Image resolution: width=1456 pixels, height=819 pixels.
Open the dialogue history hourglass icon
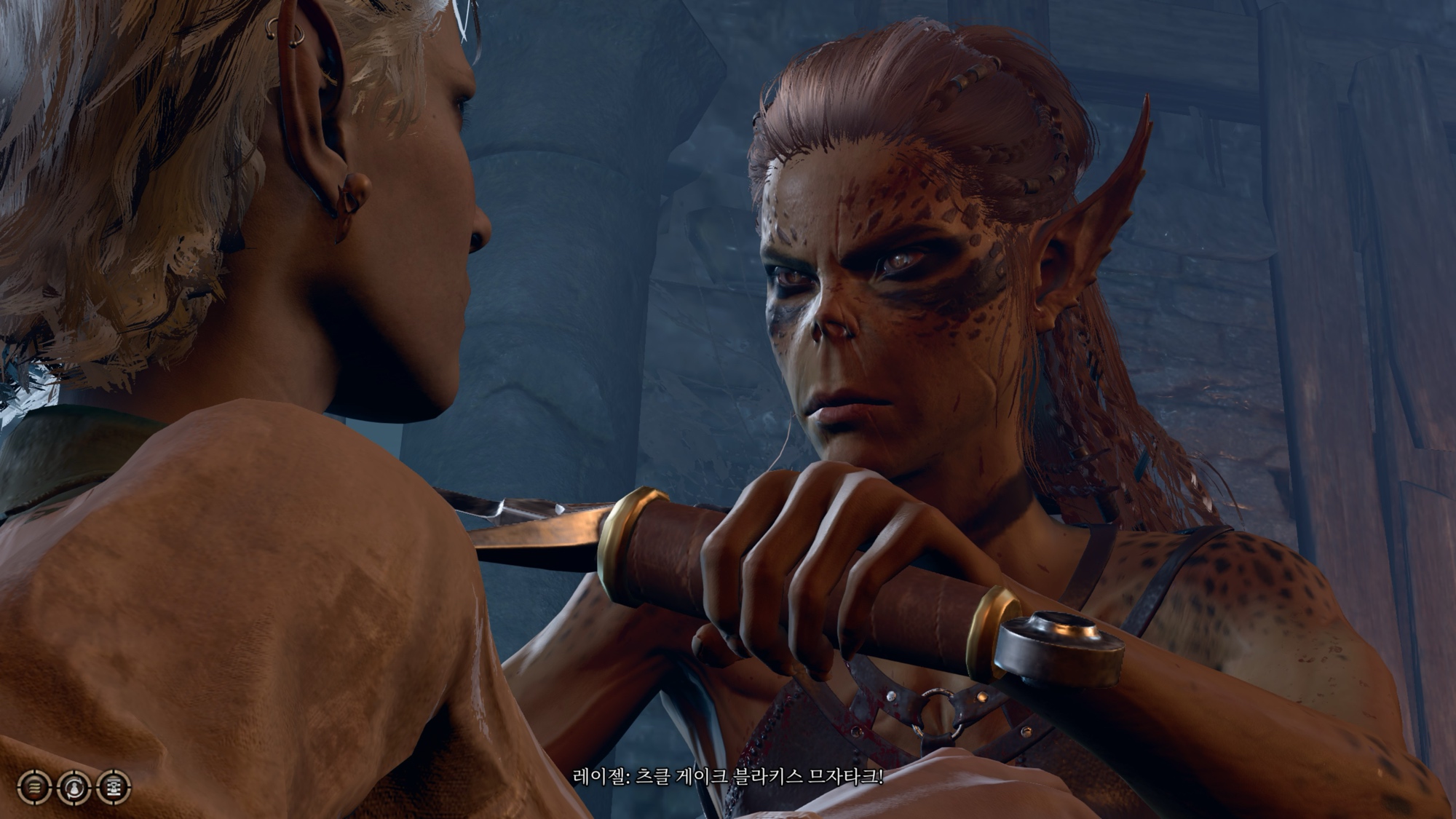point(113,787)
